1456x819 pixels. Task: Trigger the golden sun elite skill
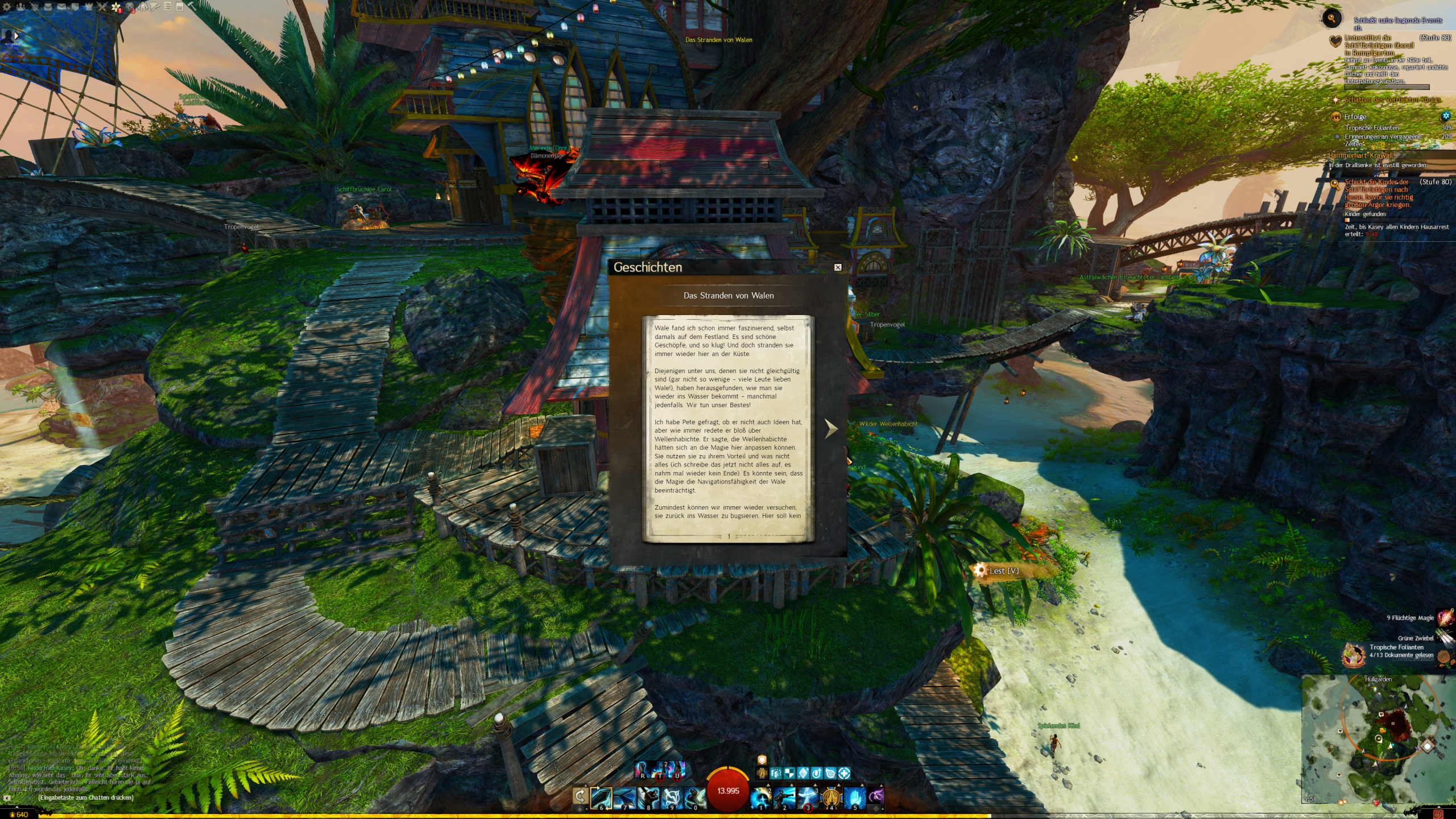(x=831, y=798)
